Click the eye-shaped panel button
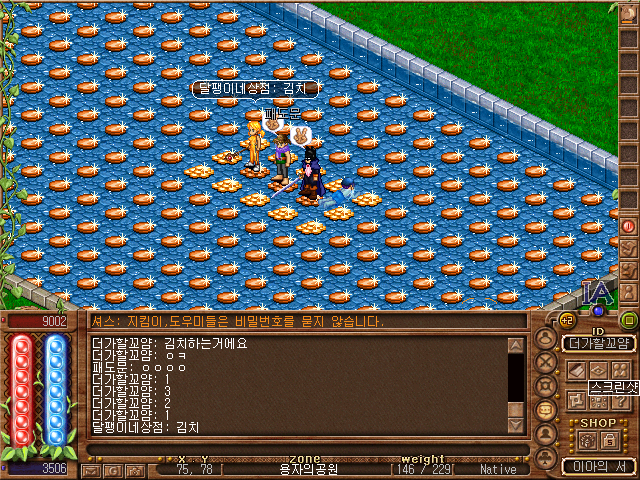 (x=598, y=369)
